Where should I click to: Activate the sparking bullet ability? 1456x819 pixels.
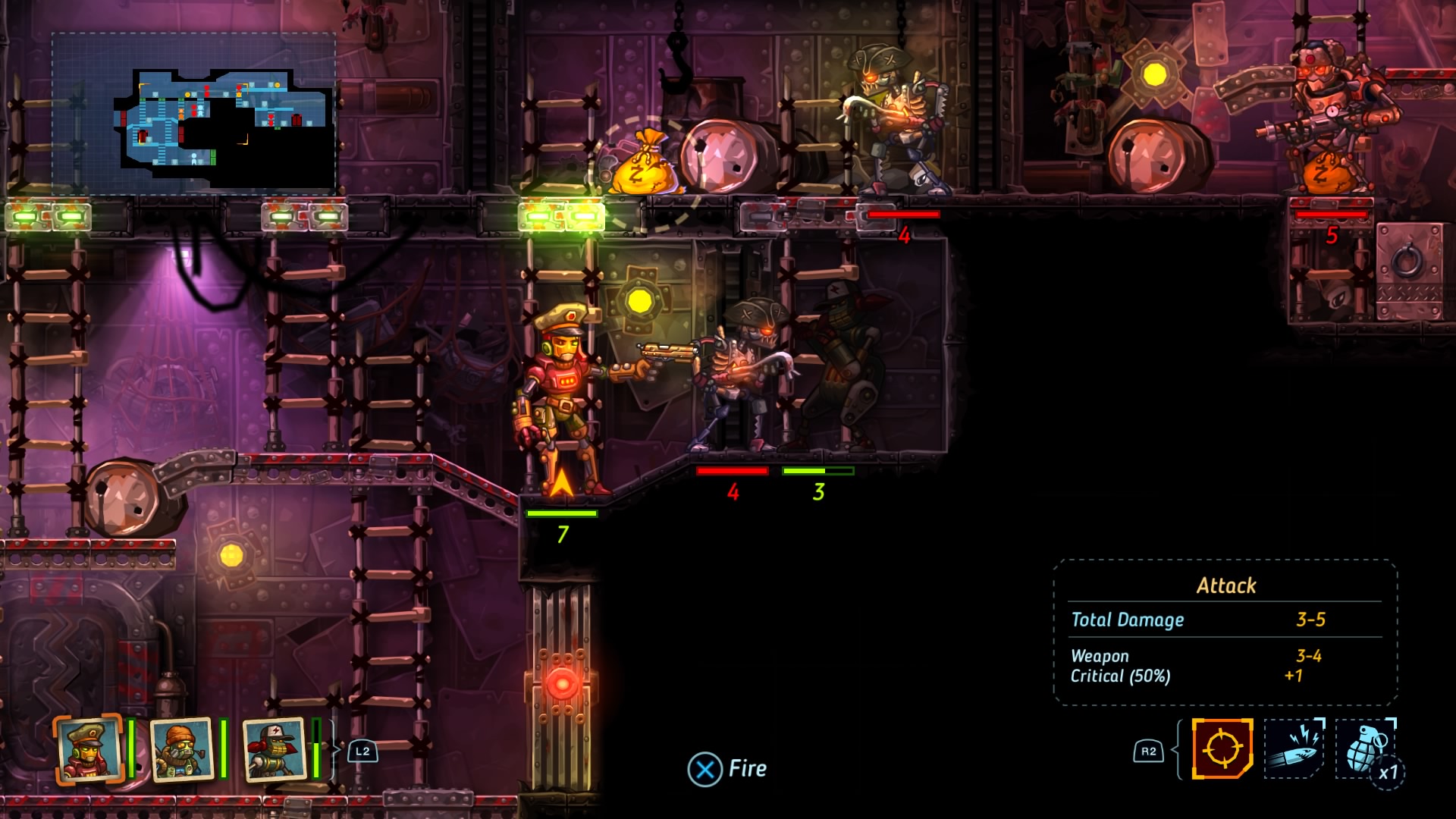(x=1293, y=748)
